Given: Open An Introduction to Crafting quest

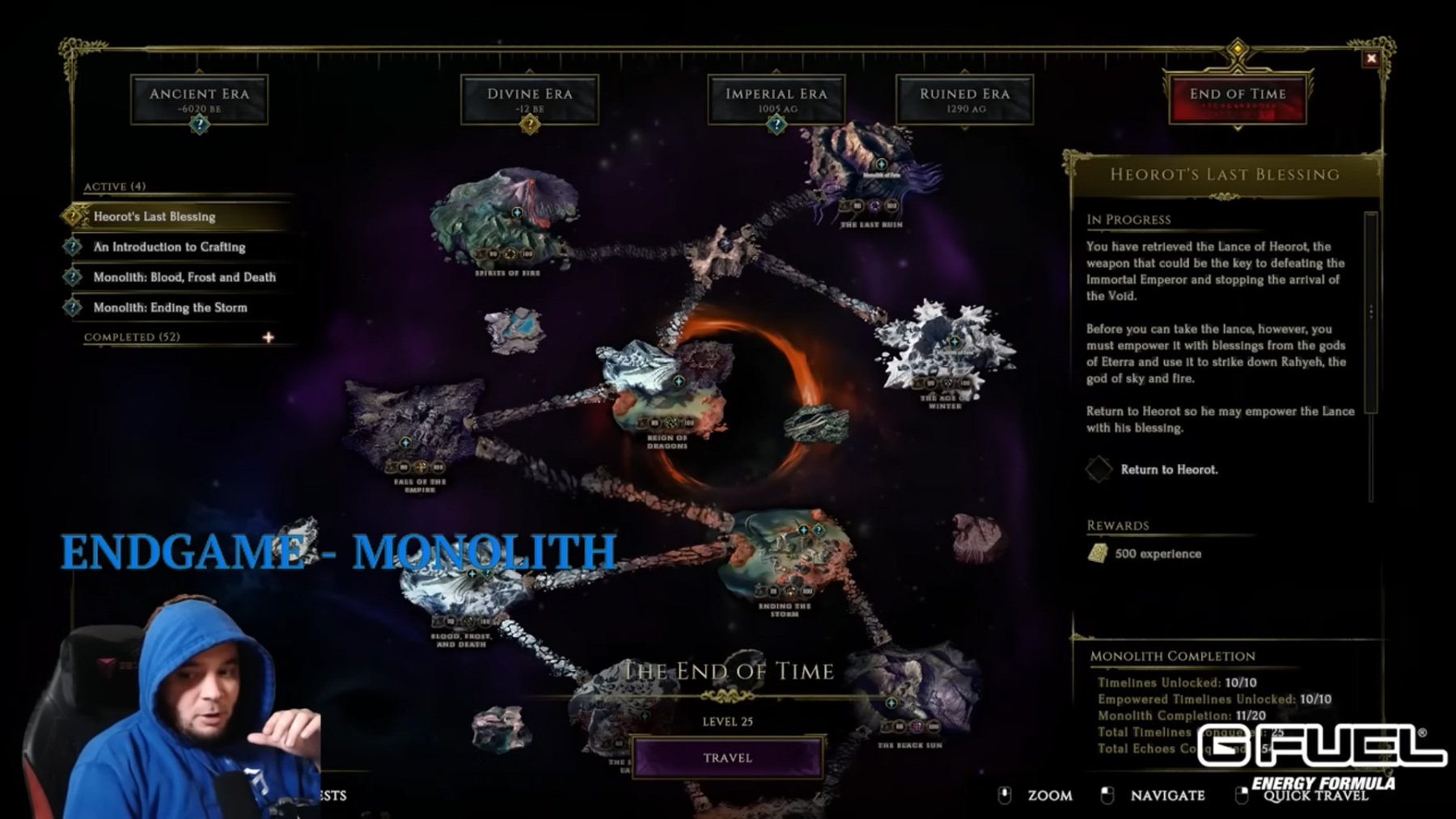Looking at the screenshot, I should (169, 247).
